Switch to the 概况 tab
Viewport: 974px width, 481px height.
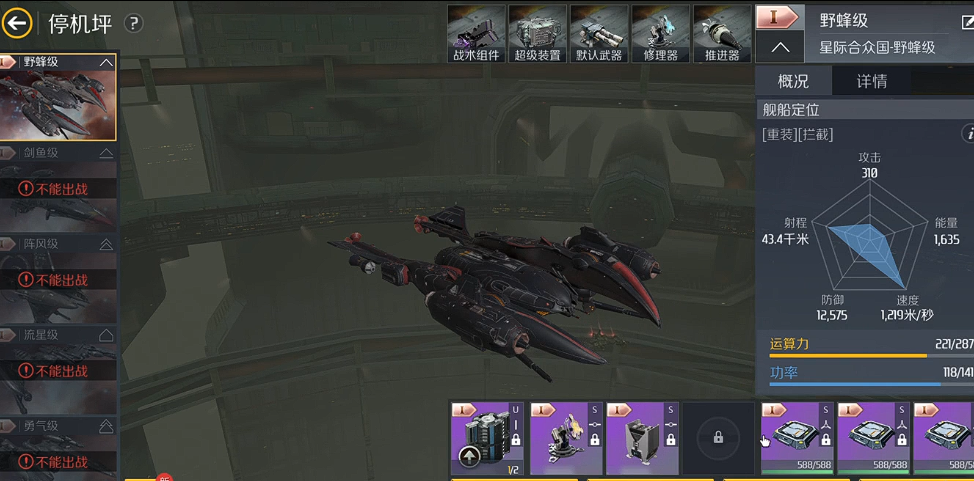click(x=793, y=81)
